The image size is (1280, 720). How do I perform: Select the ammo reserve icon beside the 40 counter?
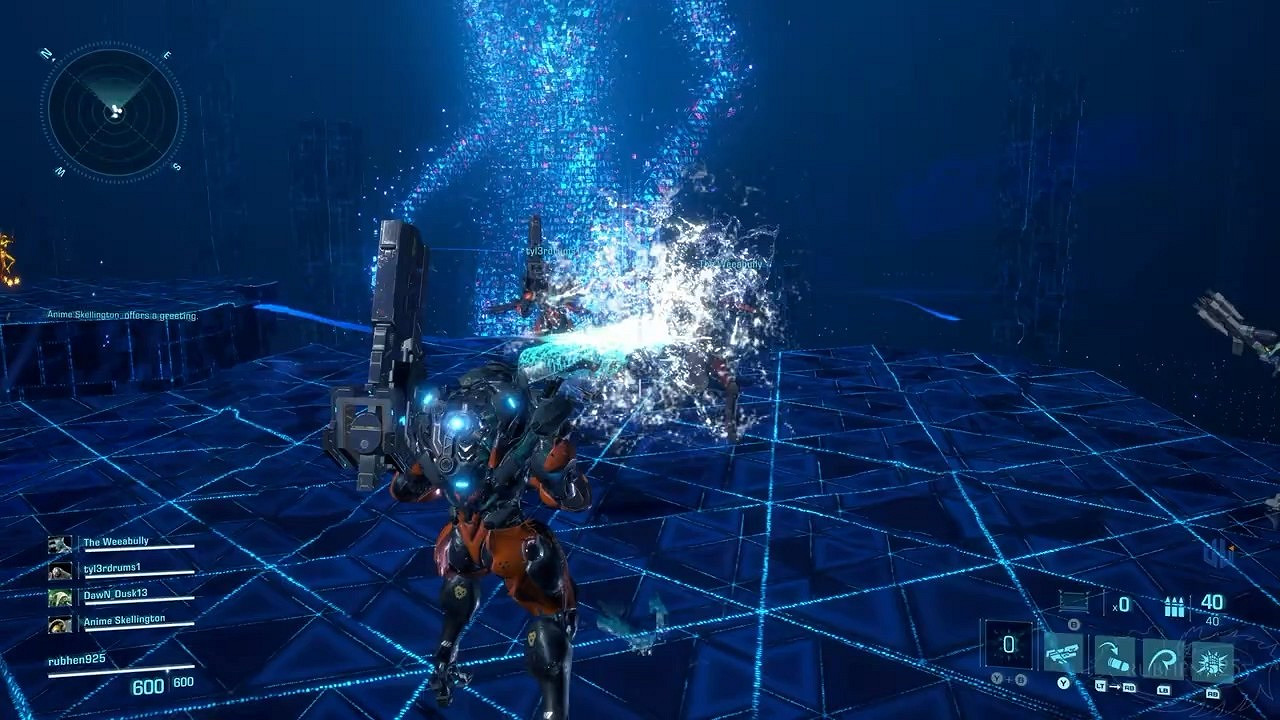click(1174, 606)
